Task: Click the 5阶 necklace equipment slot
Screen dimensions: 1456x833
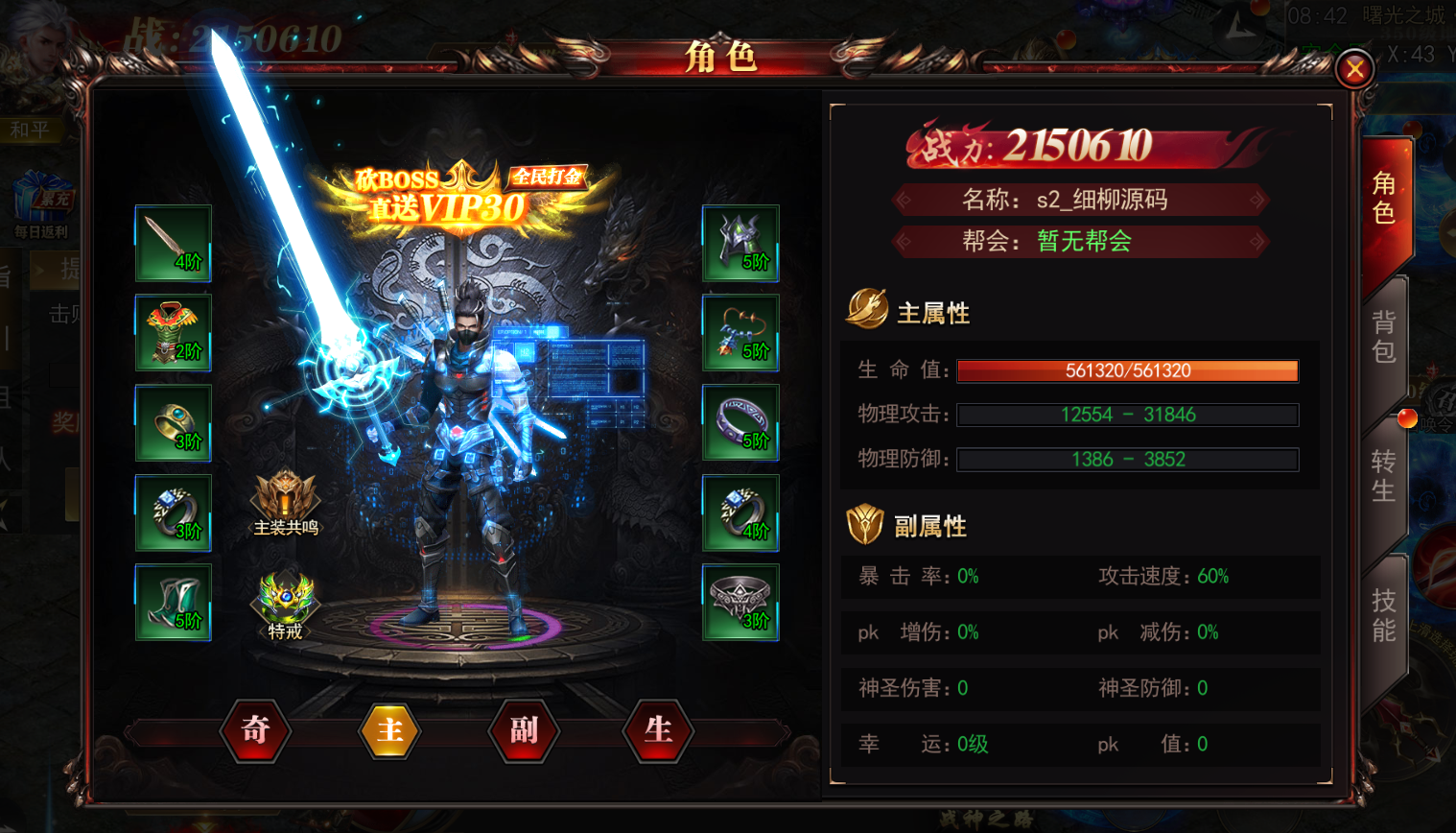Action: (740, 333)
